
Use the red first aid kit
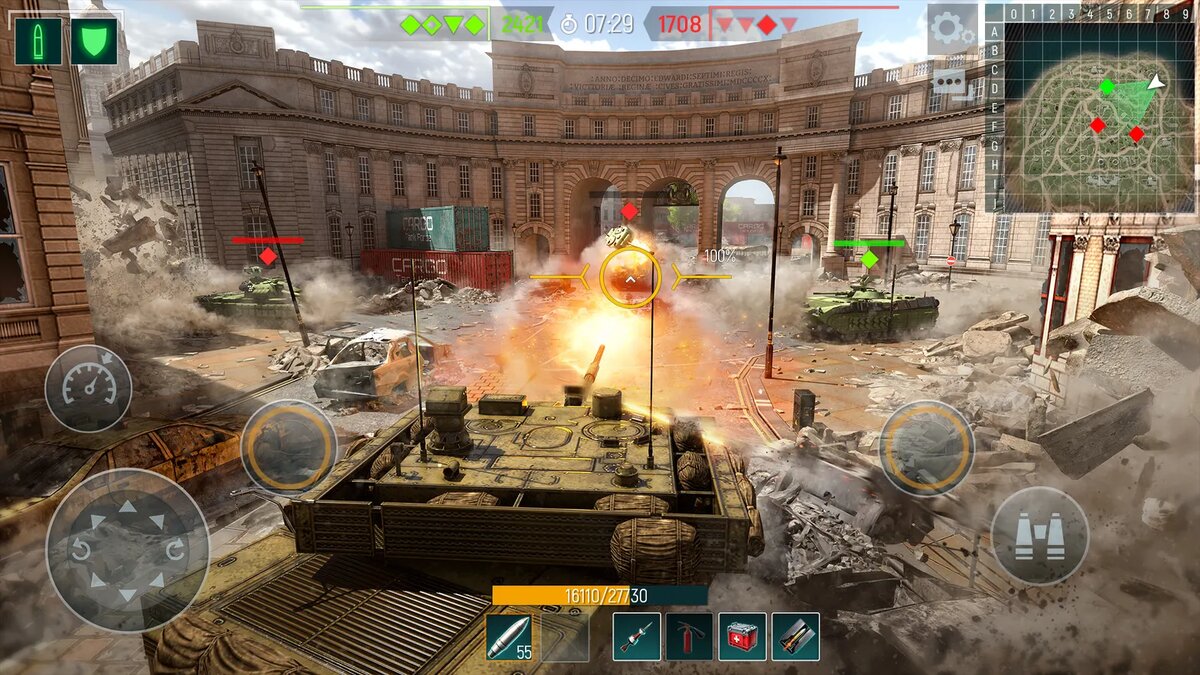[742, 637]
